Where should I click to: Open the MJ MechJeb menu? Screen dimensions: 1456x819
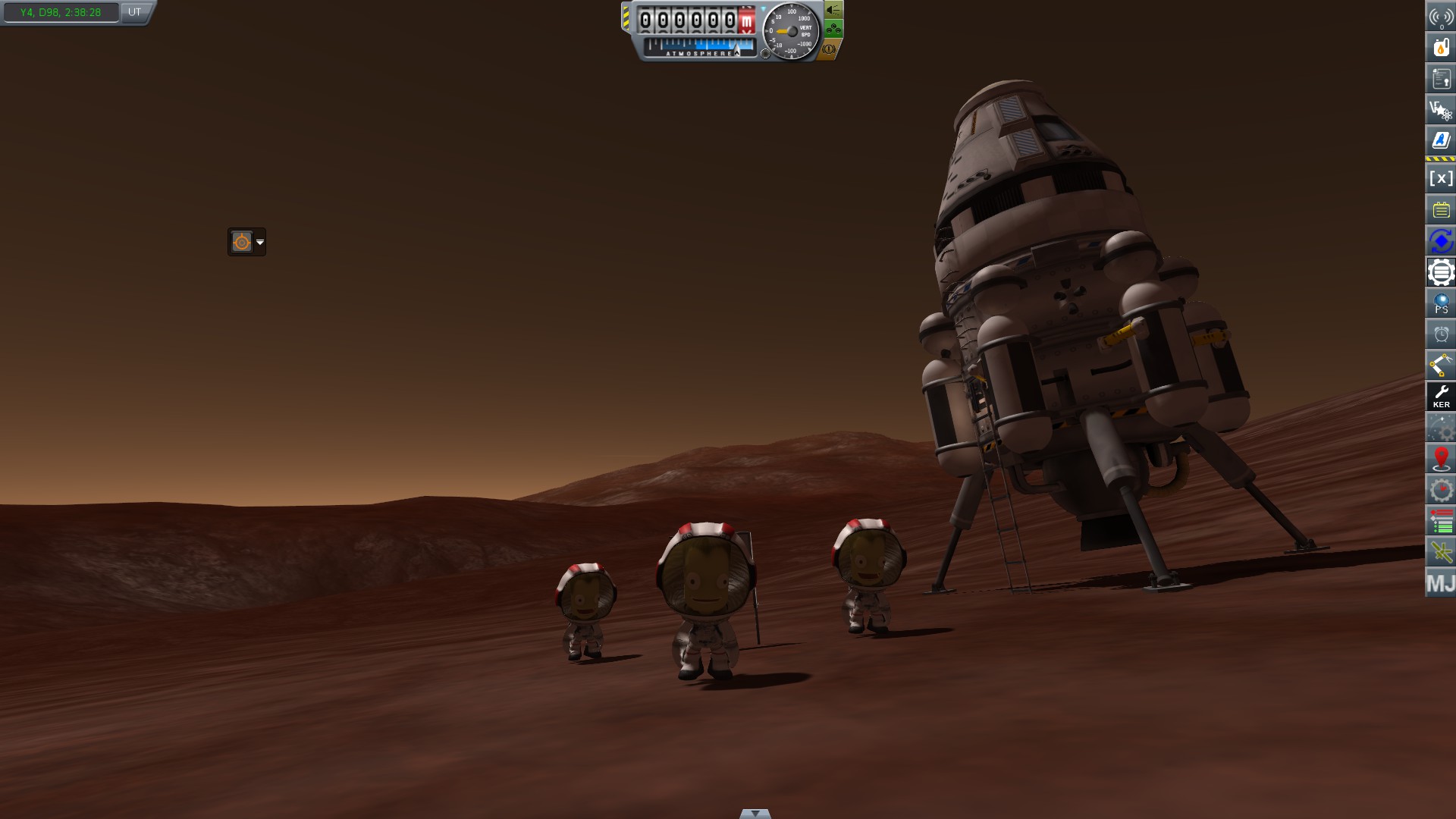click(1441, 583)
